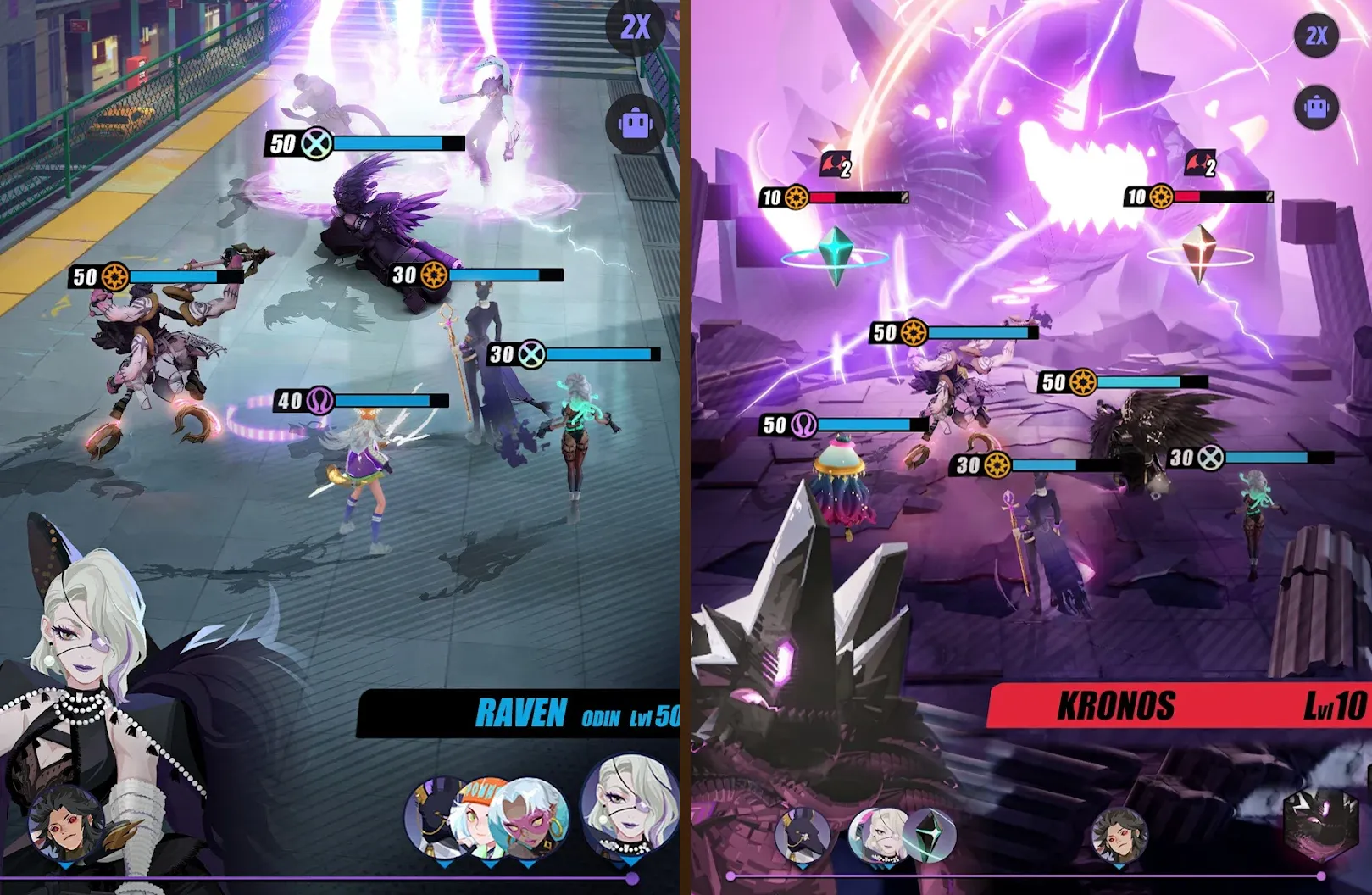This screenshot has width=1372, height=895.
Task: Enable auto-battle robot in the Kronos battle
Action: (1316, 108)
